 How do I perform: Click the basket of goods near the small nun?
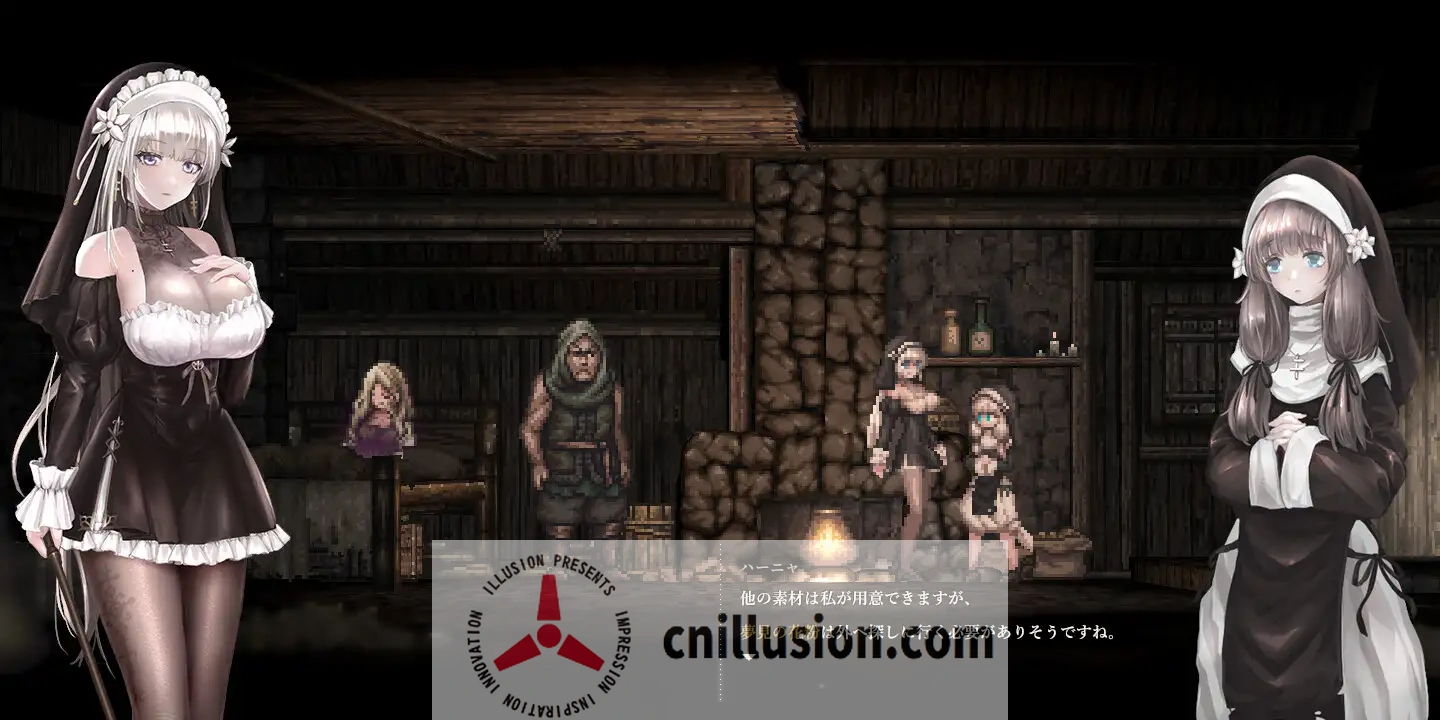click(1057, 545)
